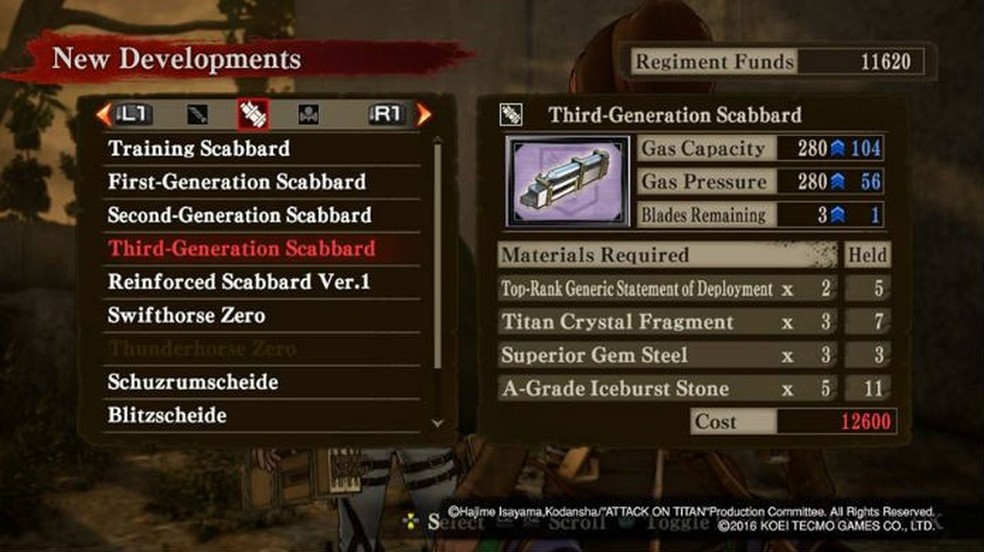The image size is (984, 552).
Task: Pick the highlighted Third-Generation Scabbard entry
Action: click(x=242, y=248)
